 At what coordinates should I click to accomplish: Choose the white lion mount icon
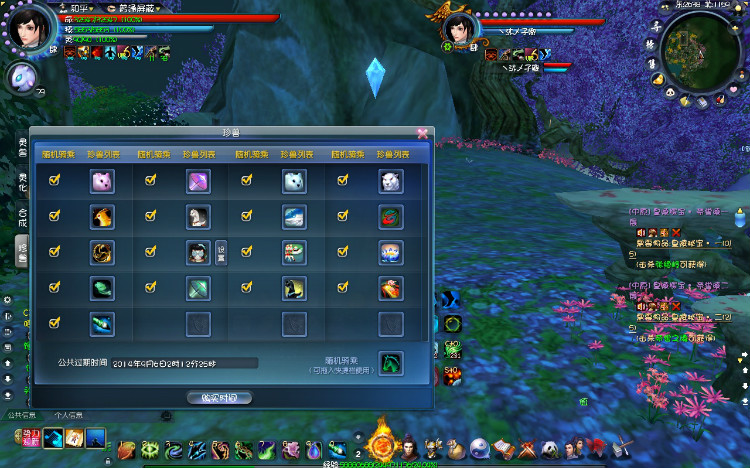(x=390, y=181)
